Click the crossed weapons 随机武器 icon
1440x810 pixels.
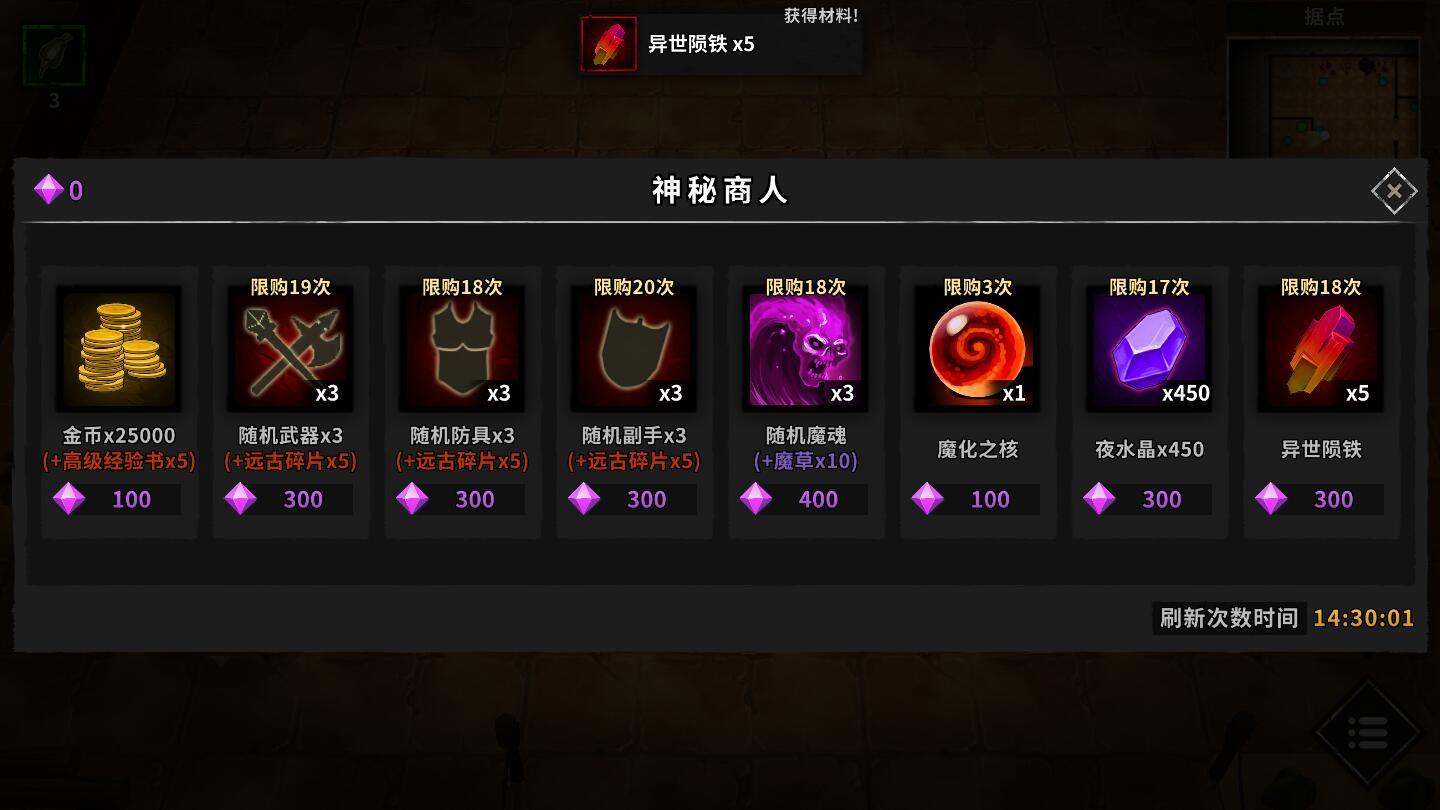click(x=290, y=348)
